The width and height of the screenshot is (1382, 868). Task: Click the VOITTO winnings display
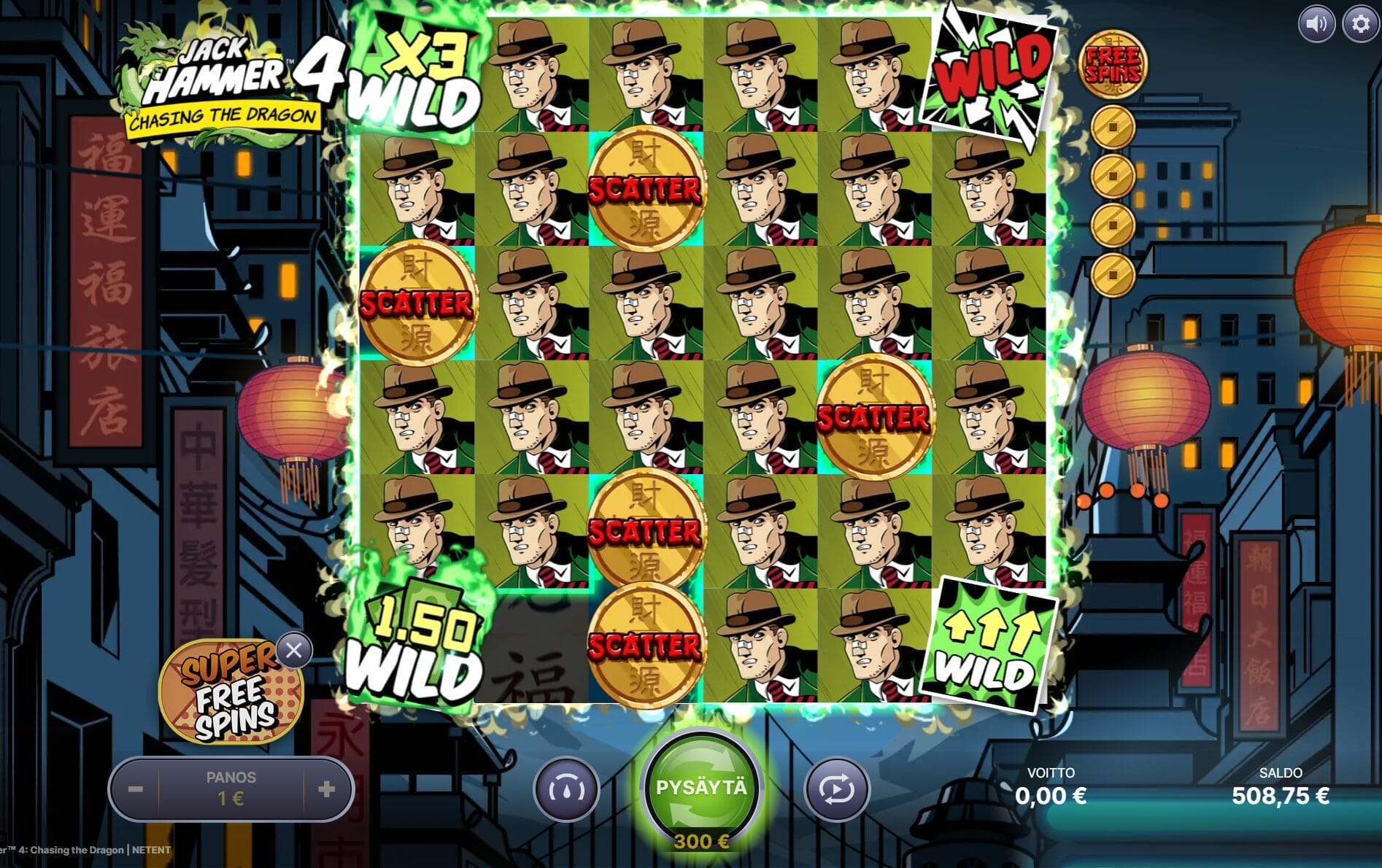[x=1049, y=786]
